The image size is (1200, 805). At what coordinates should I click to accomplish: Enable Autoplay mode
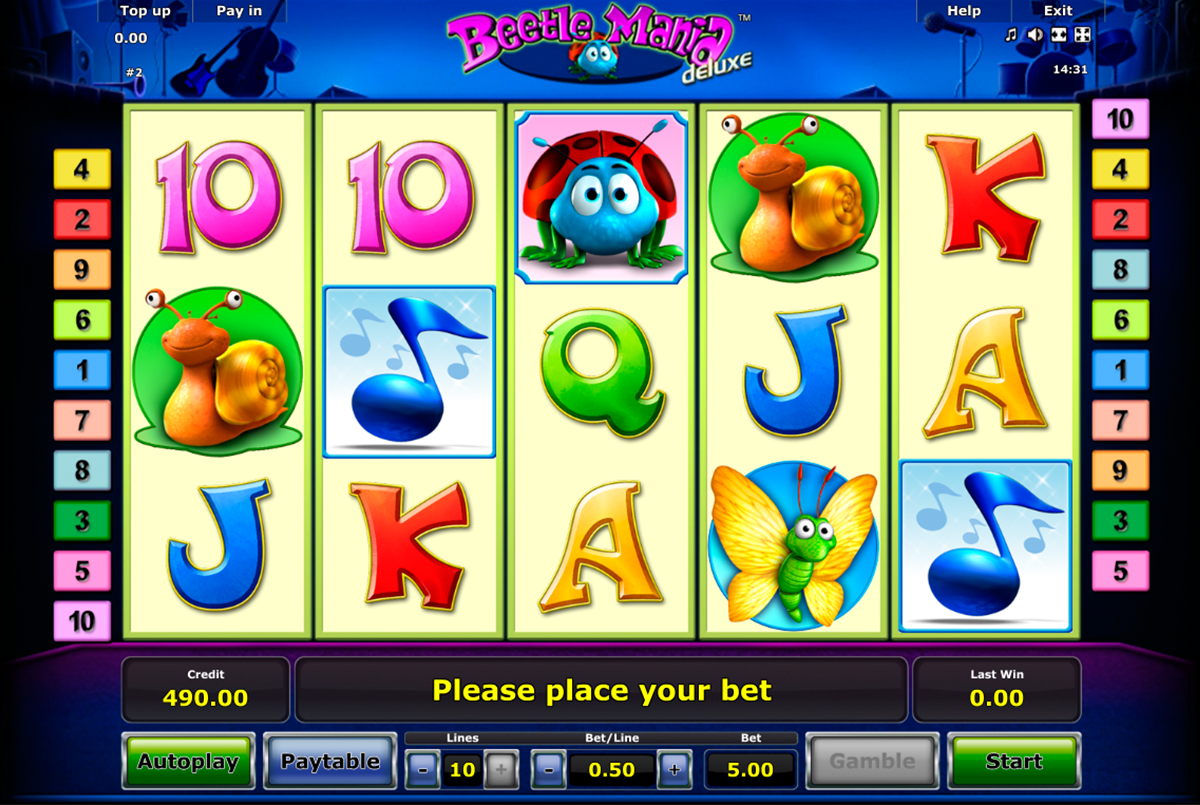(x=188, y=762)
